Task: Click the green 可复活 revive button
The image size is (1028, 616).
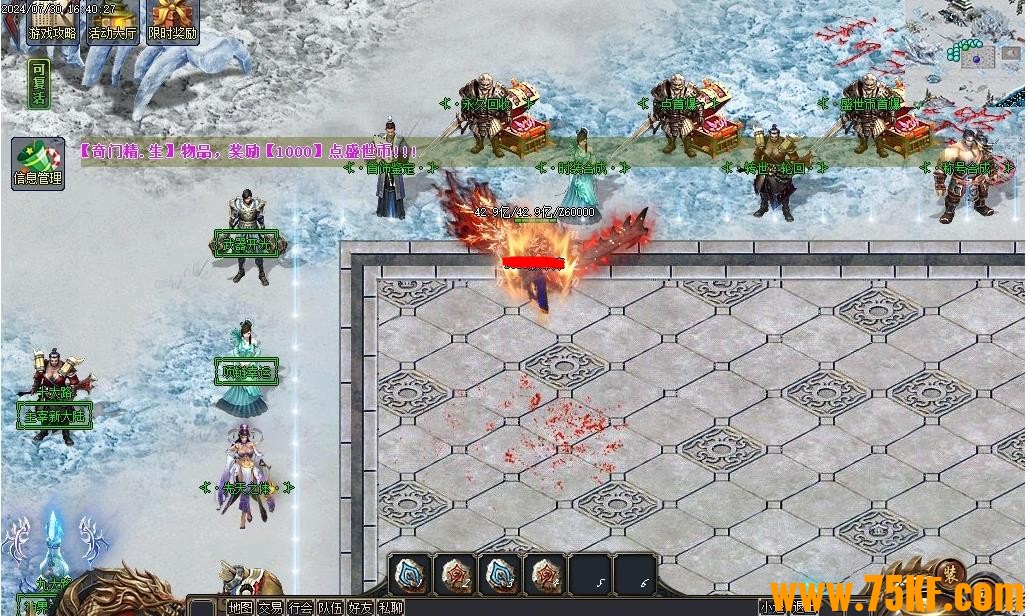Action: tap(39, 83)
